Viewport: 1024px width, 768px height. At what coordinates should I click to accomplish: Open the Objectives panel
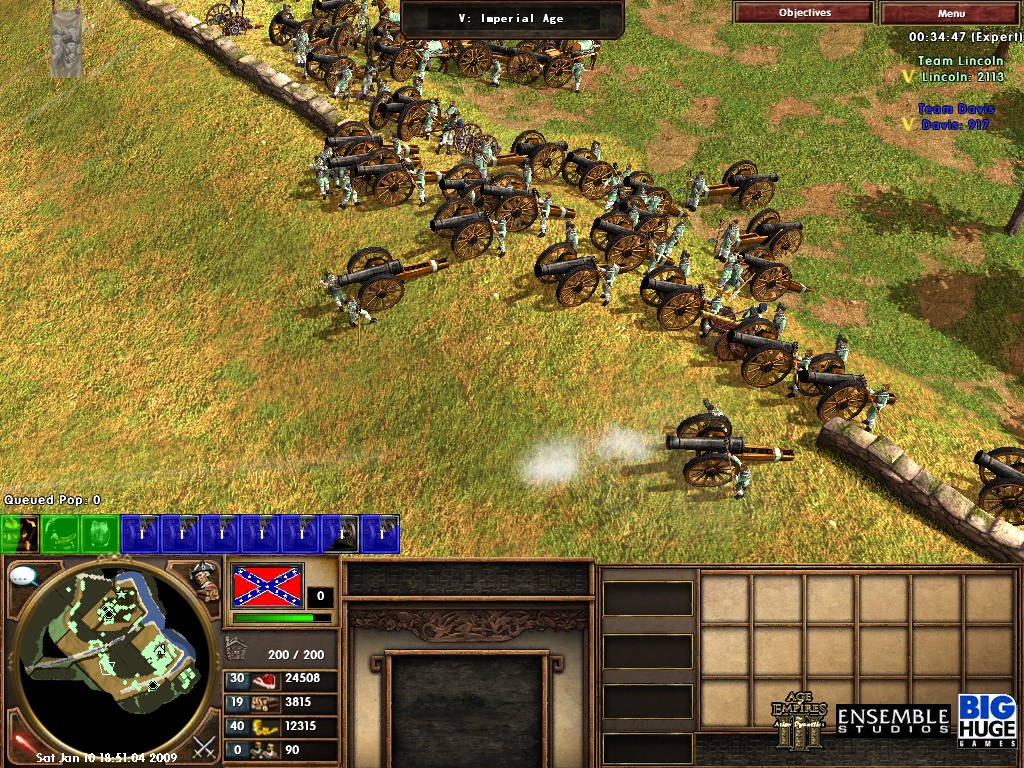tap(804, 13)
